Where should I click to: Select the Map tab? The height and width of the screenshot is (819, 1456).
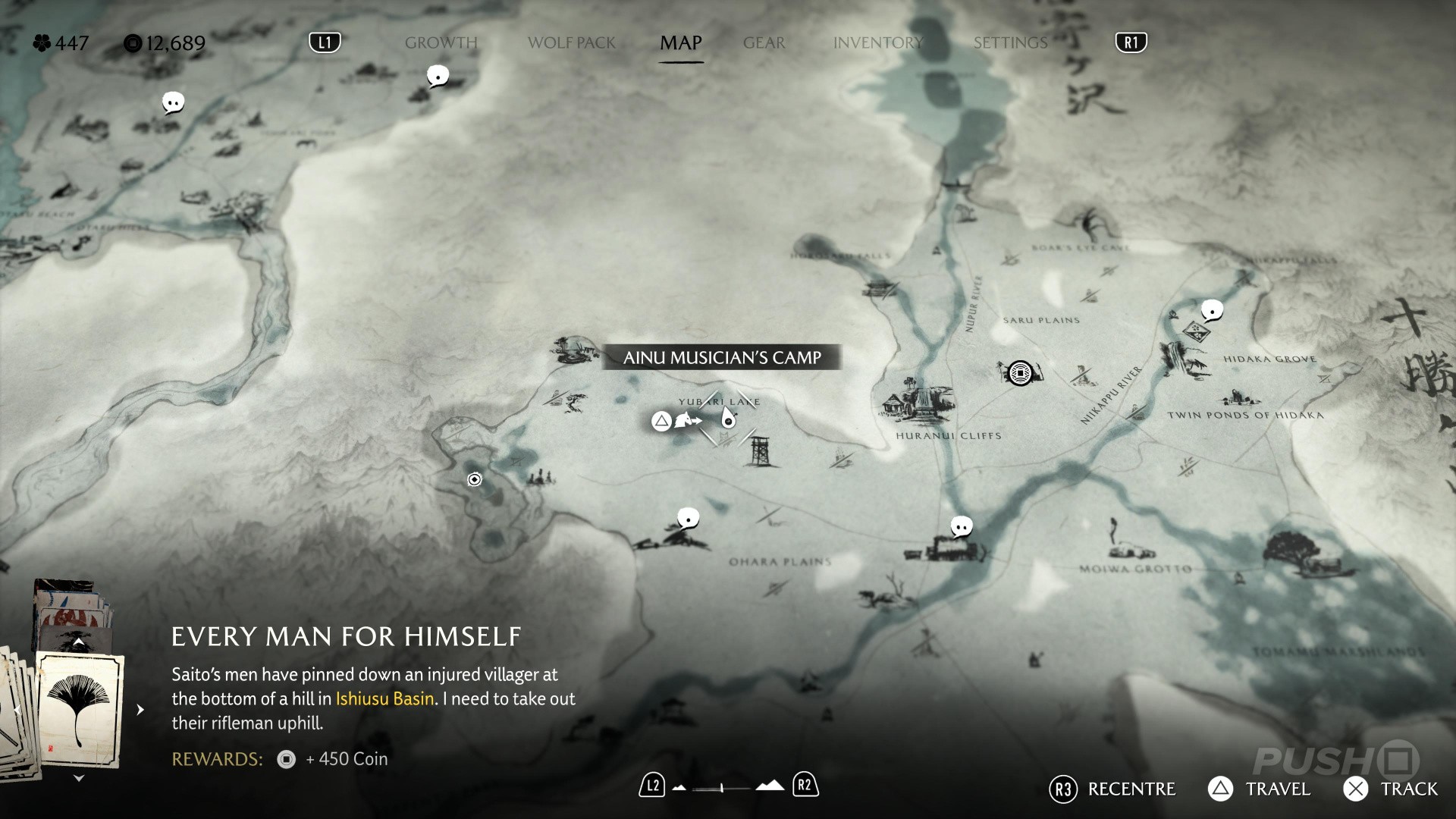coord(680,43)
